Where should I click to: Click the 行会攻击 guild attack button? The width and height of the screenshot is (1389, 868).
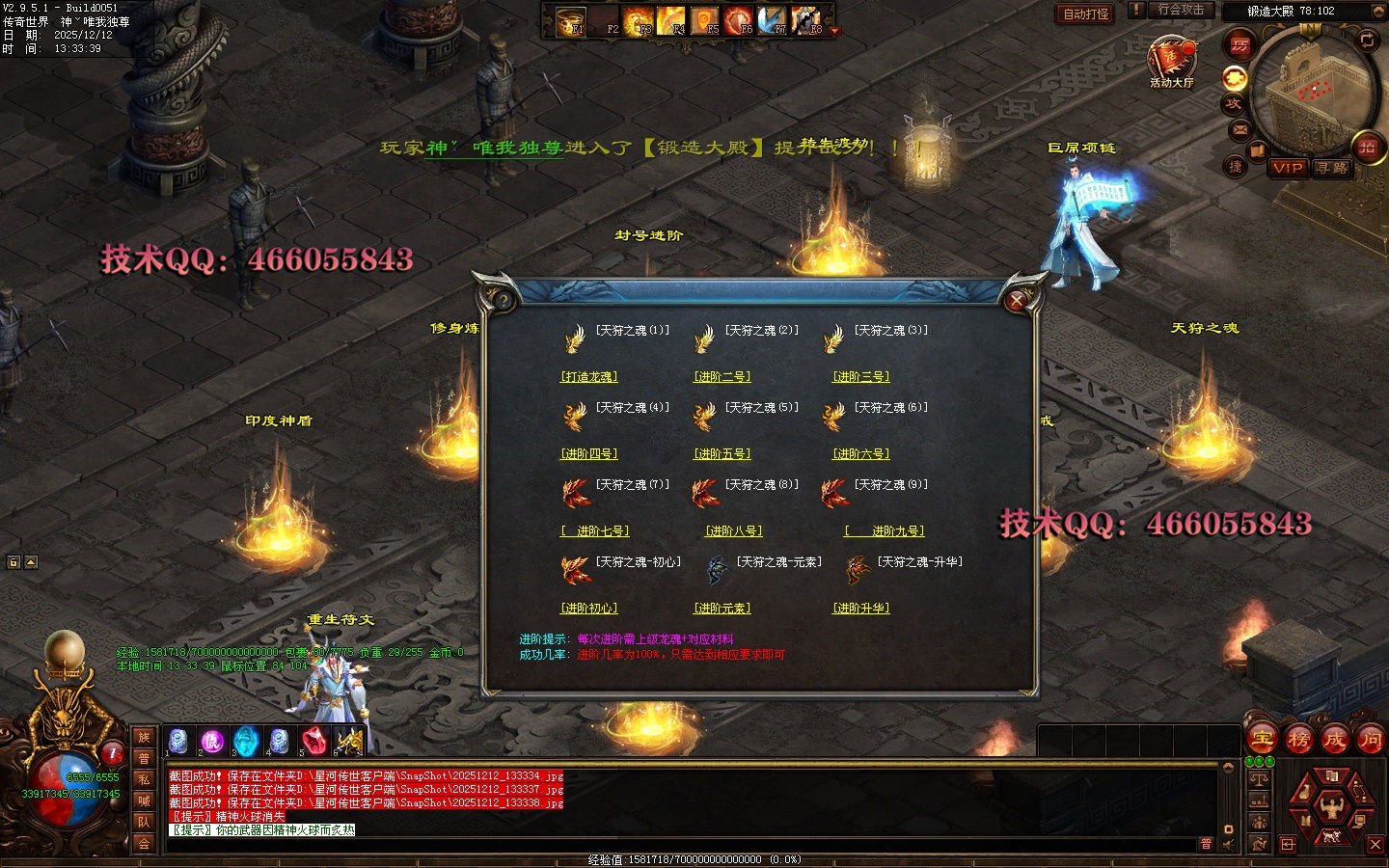pyautogui.click(x=1180, y=11)
